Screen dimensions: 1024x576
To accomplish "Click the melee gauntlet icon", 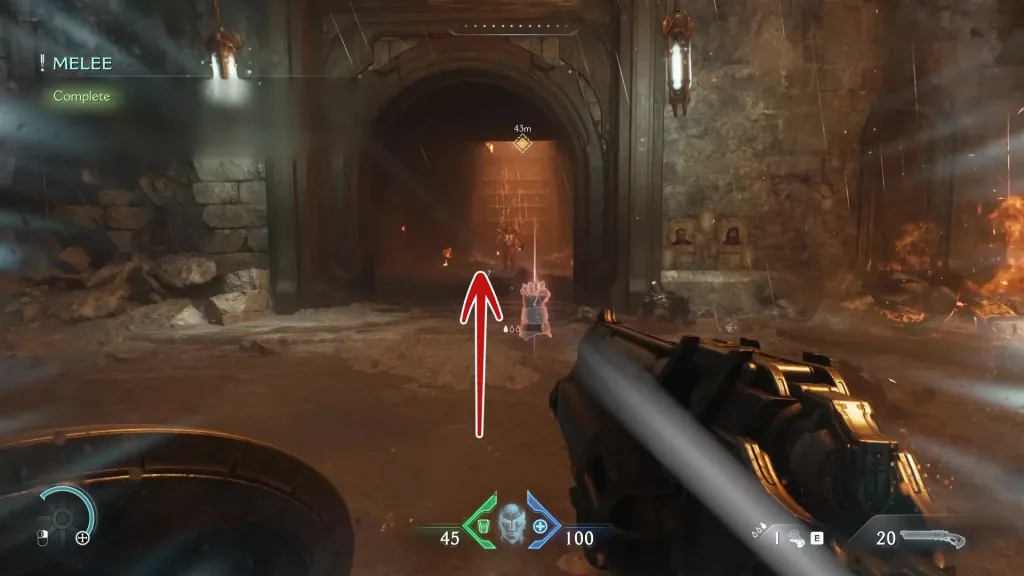I will 794,538.
